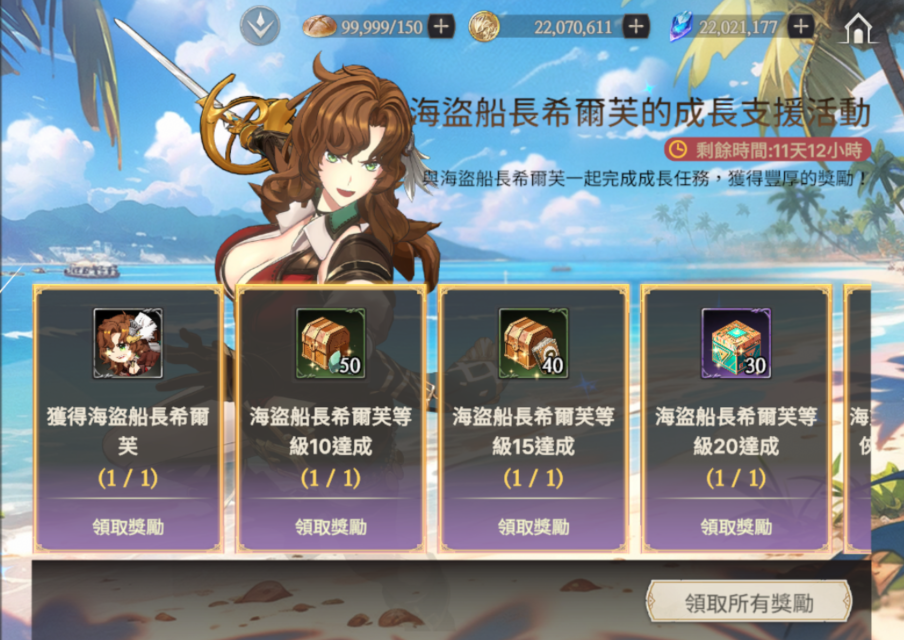The width and height of the screenshot is (904, 640).
Task: View the treasure chest reward marked 40
Action: (533, 343)
